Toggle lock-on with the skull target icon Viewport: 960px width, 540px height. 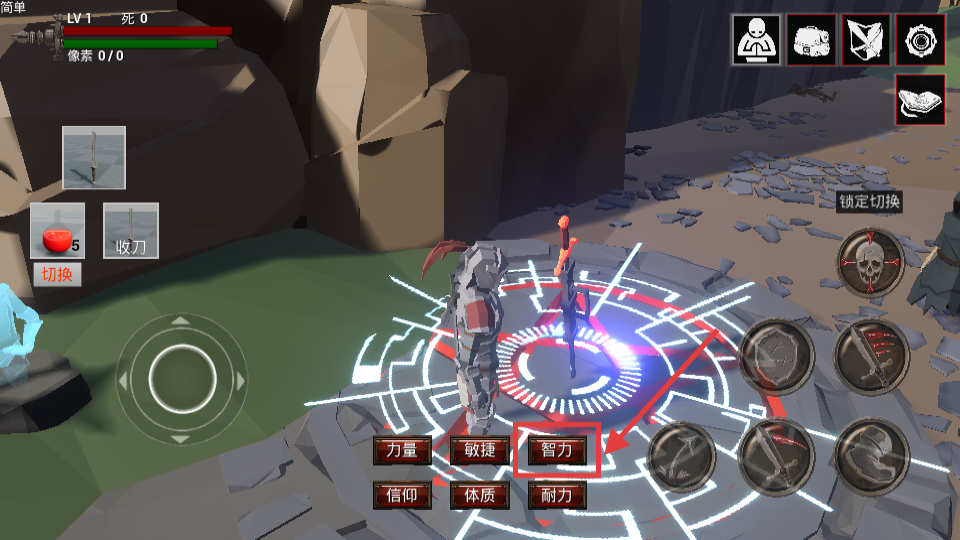870,262
